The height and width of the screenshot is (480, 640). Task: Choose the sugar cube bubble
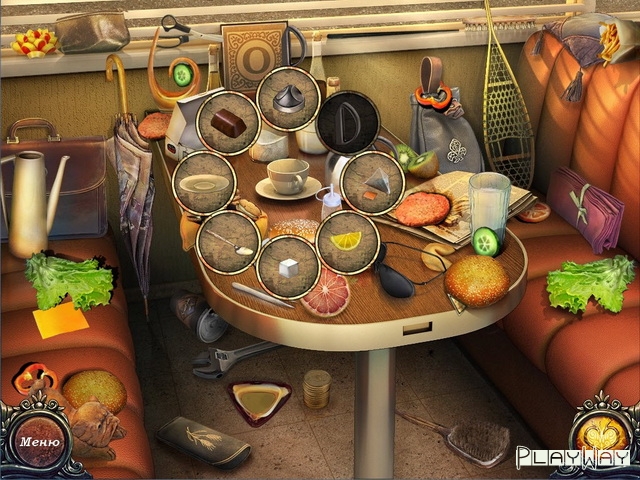coord(287,267)
